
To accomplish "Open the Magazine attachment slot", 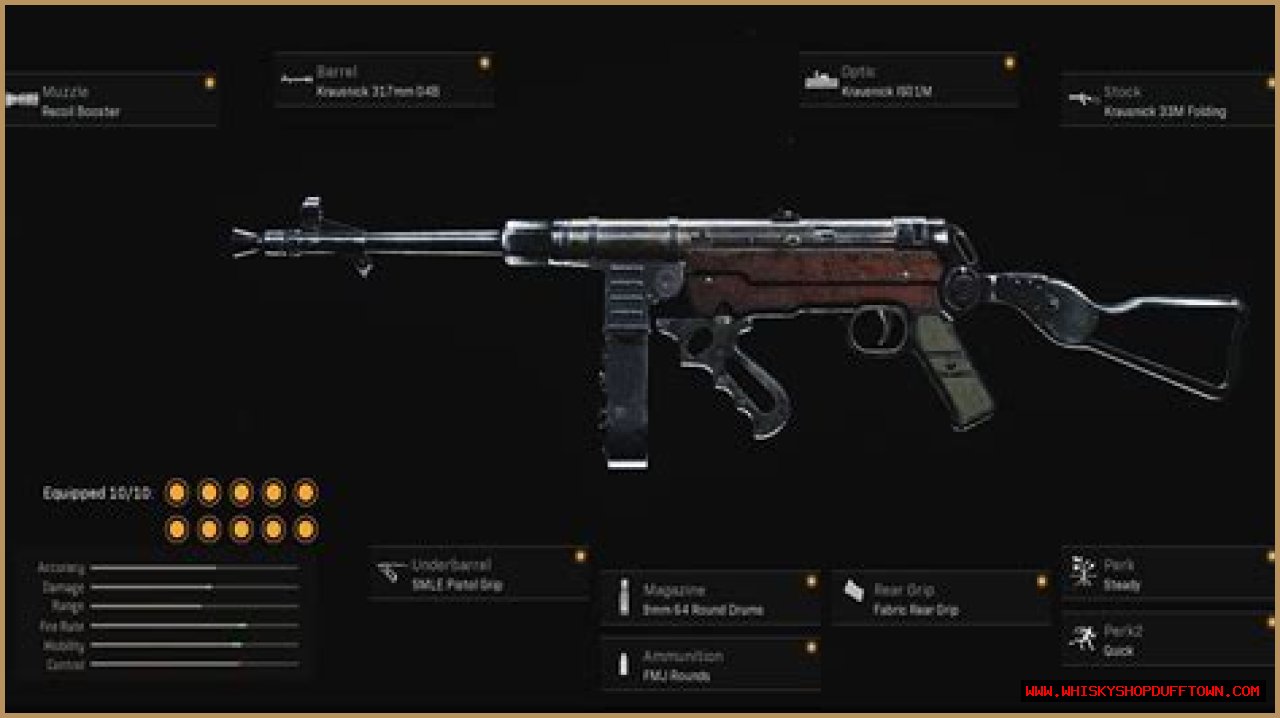I will coord(710,599).
